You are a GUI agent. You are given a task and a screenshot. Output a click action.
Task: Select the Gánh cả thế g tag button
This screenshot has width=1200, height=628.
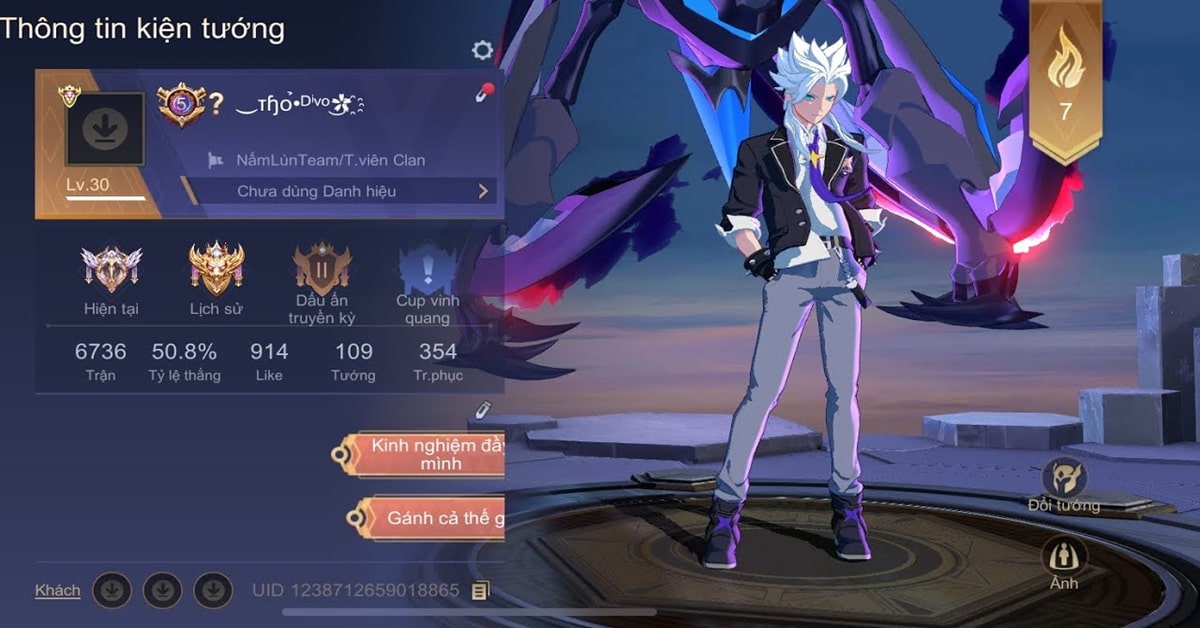tap(432, 517)
